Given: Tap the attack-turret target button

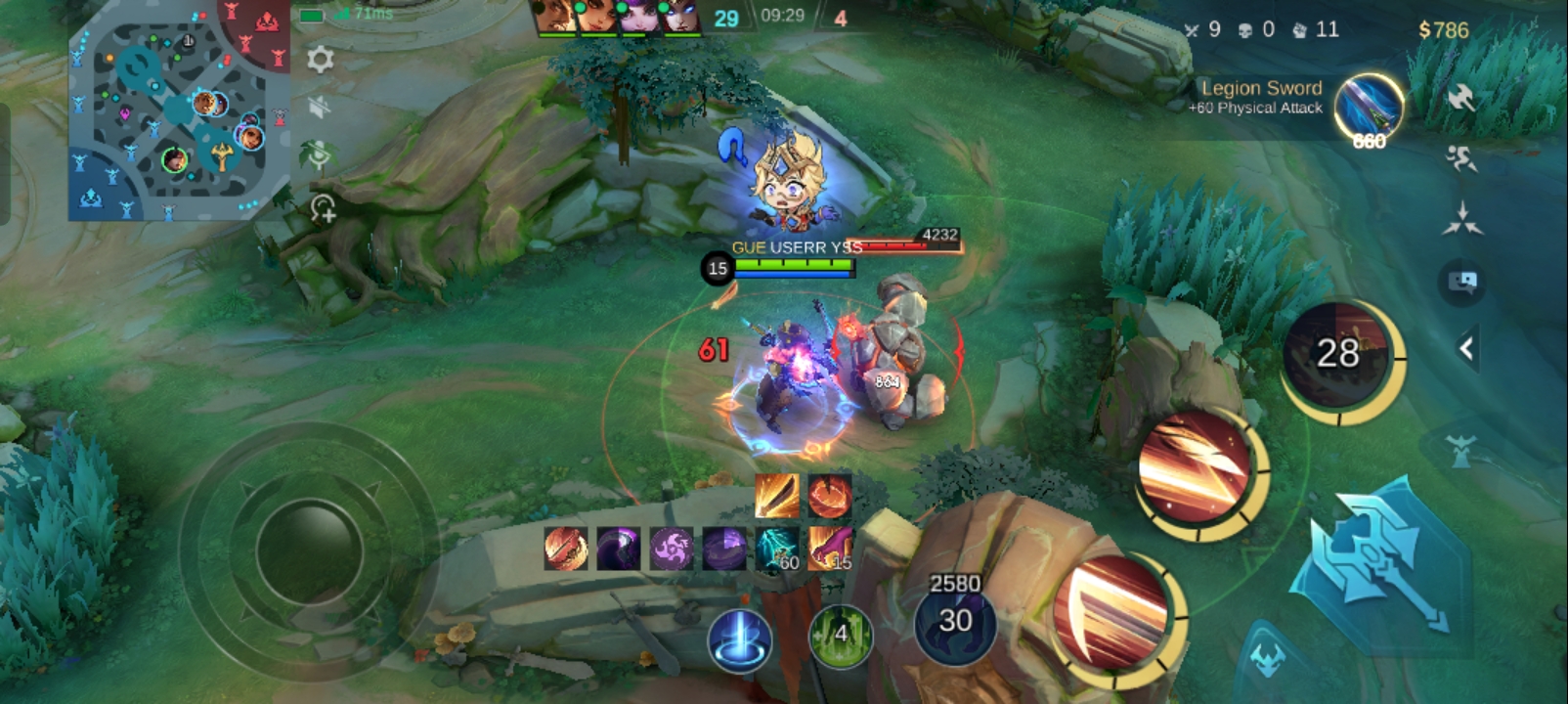Looking at the screenshot, I should (1460, 451).
